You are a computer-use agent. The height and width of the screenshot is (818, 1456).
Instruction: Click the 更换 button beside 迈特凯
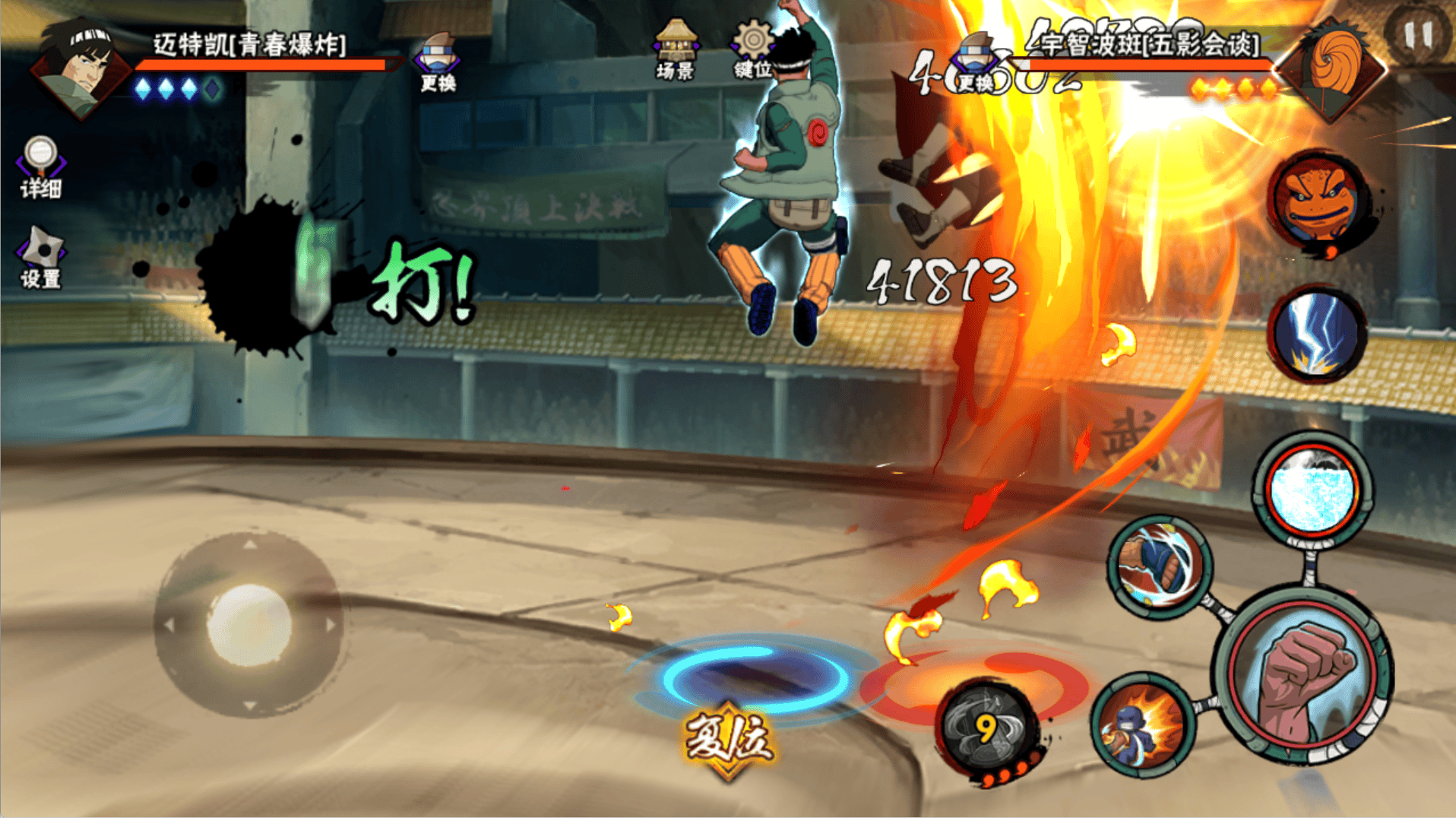click(438, 63)
